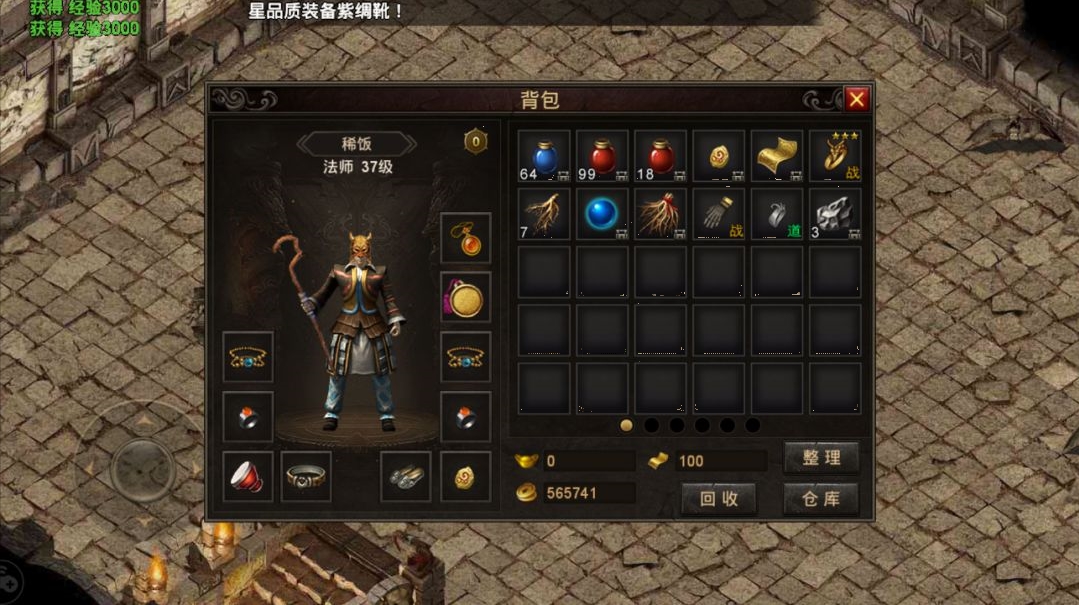This screenshot has height=605, width=1079.
Task: Close the backpack window
Action: tap(856, 99)
